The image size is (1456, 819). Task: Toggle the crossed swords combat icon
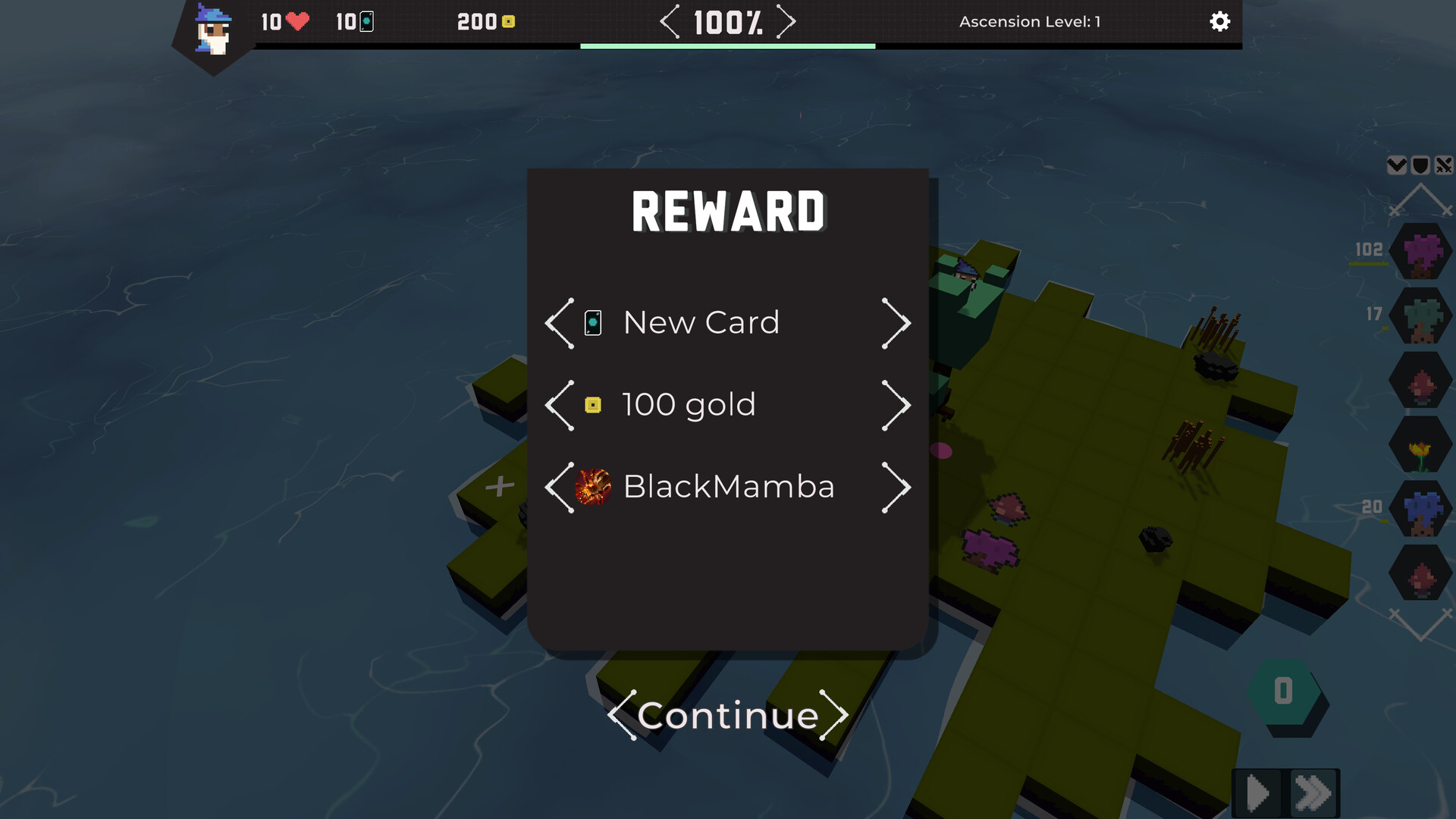tap(1443, 165)
